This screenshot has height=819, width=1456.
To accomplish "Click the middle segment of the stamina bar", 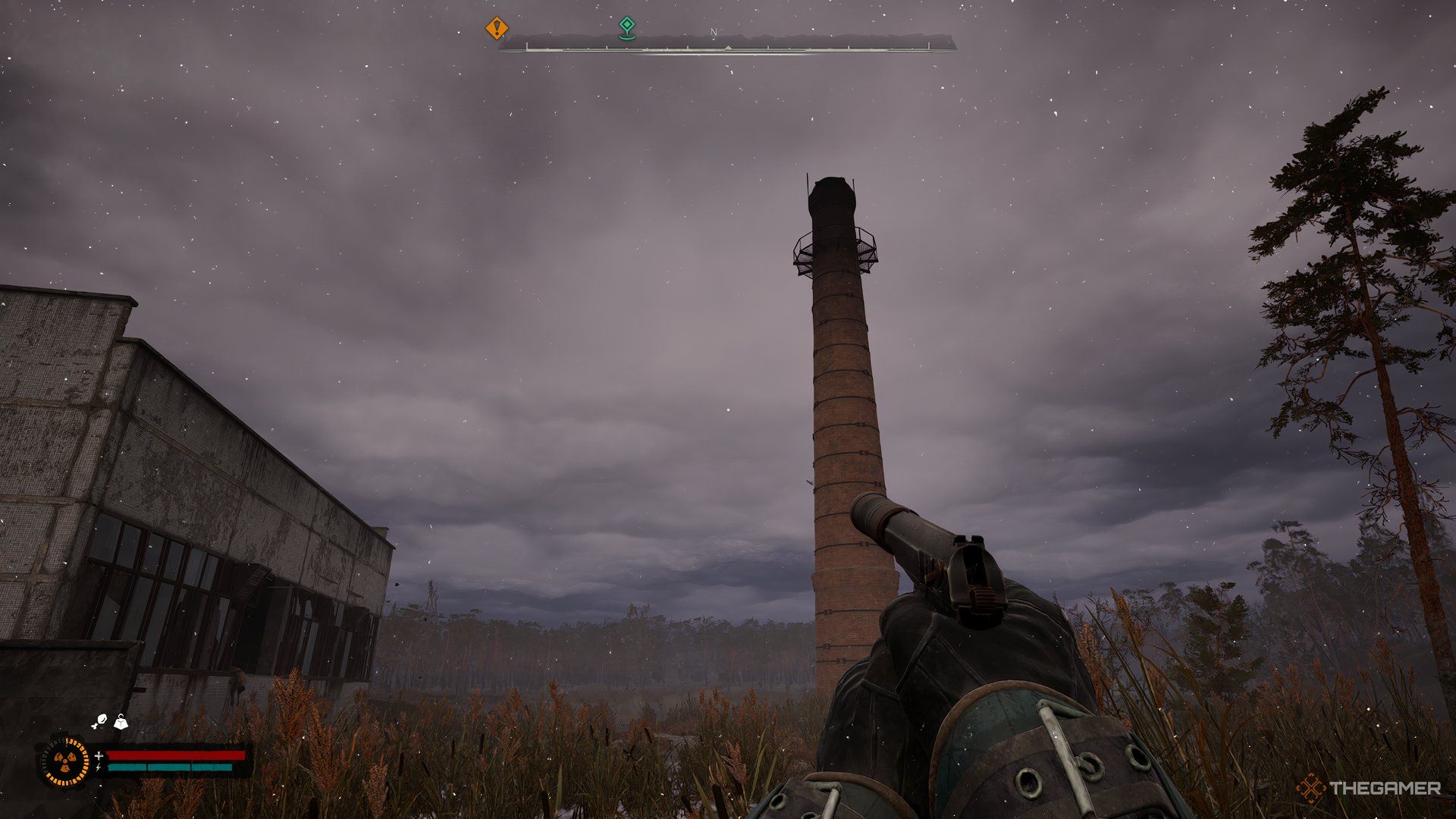I will [x=171, y=767].
